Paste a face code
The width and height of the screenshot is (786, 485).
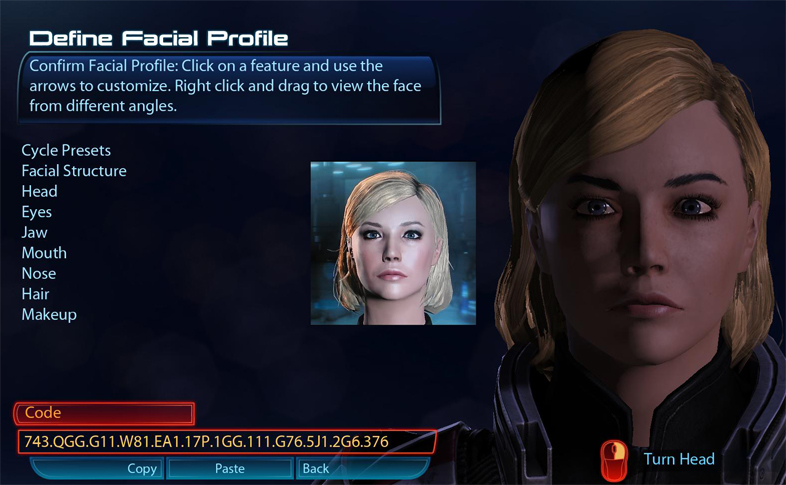[x=230, y=468]
